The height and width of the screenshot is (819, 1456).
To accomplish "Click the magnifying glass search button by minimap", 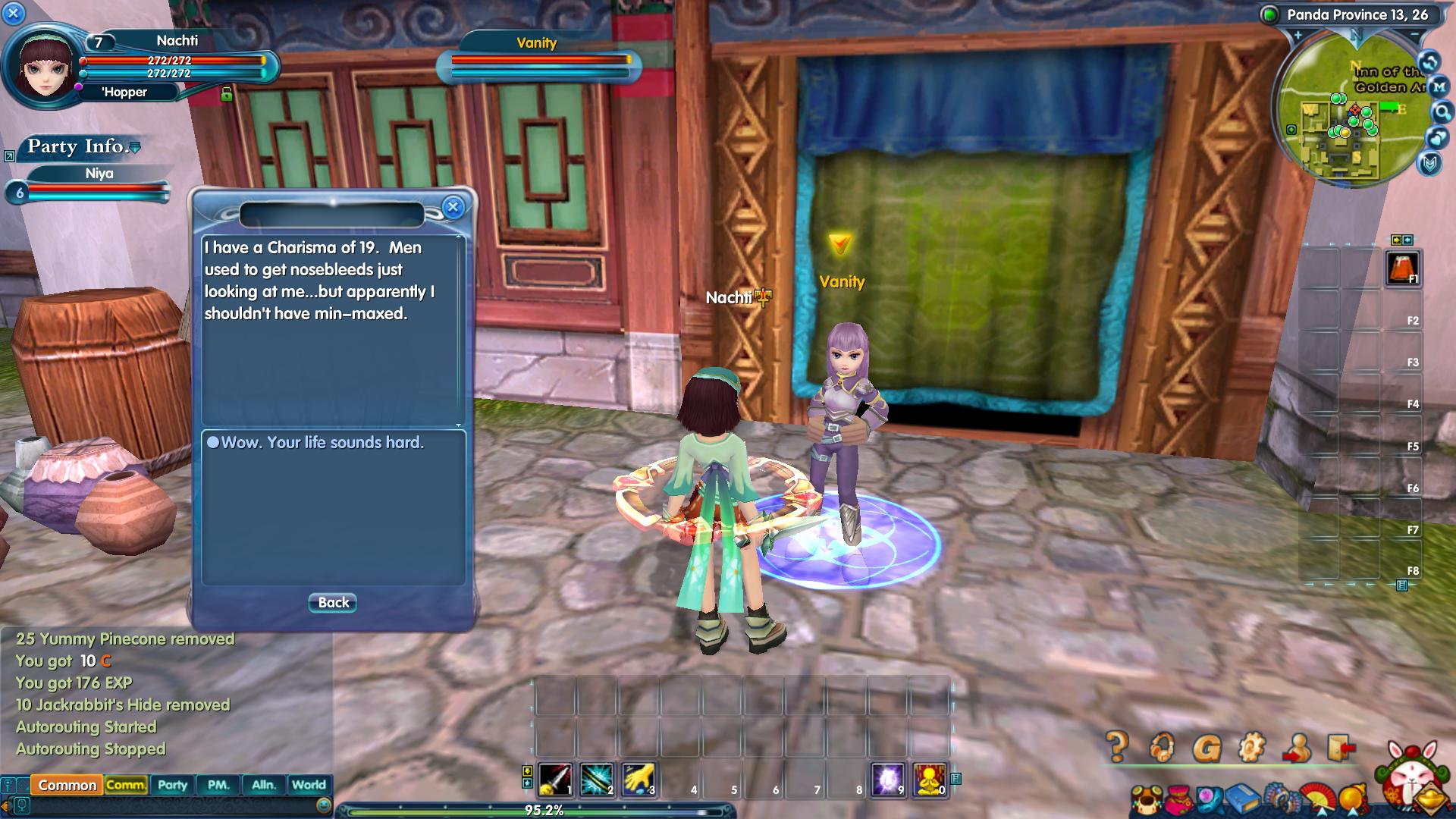I will click(x=1441, y=113).
